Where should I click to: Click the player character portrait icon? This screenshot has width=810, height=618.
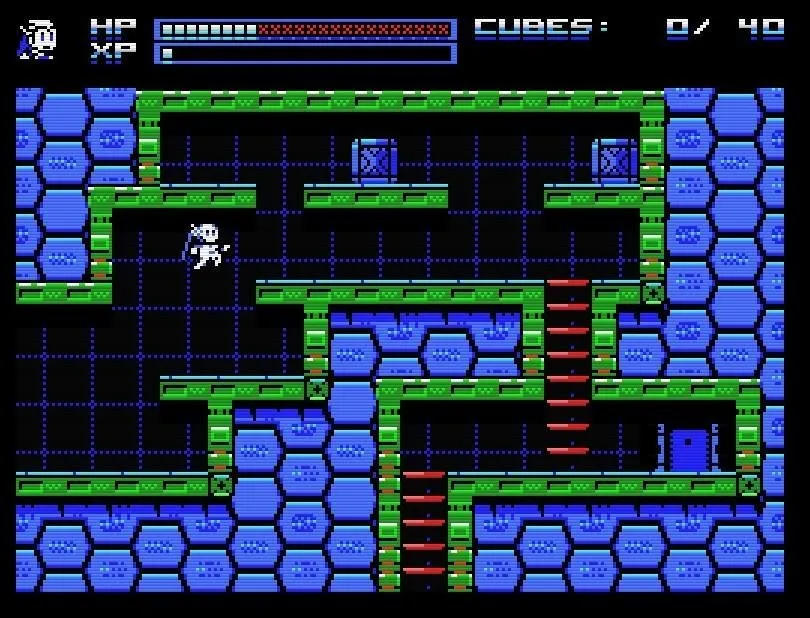[38, 39]
